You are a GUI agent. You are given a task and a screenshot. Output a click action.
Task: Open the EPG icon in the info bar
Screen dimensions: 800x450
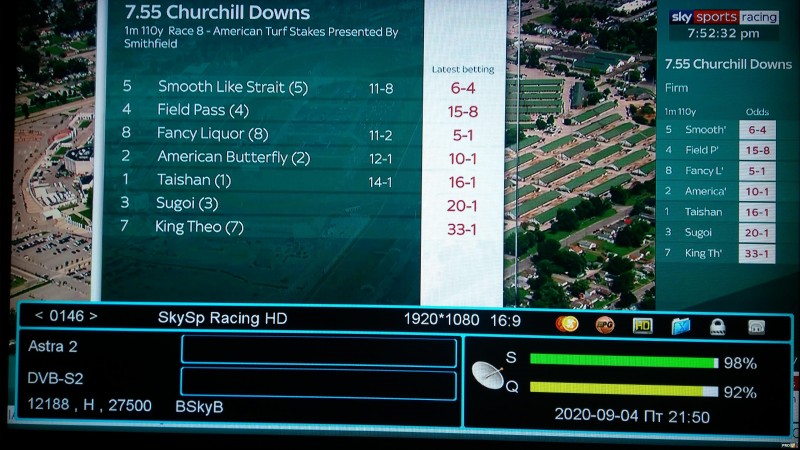(605, 324)
